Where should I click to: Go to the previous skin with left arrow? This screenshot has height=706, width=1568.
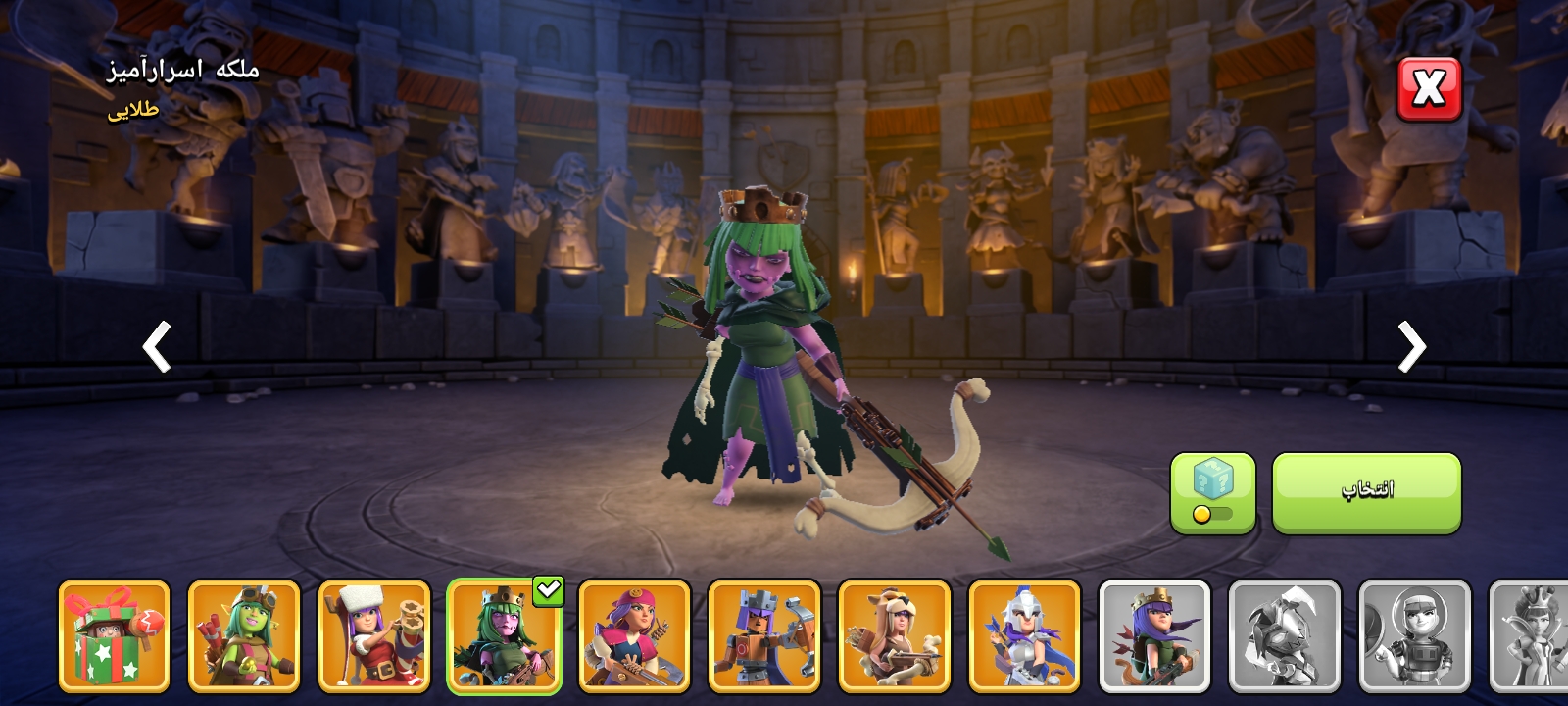[x=157, y=346]
